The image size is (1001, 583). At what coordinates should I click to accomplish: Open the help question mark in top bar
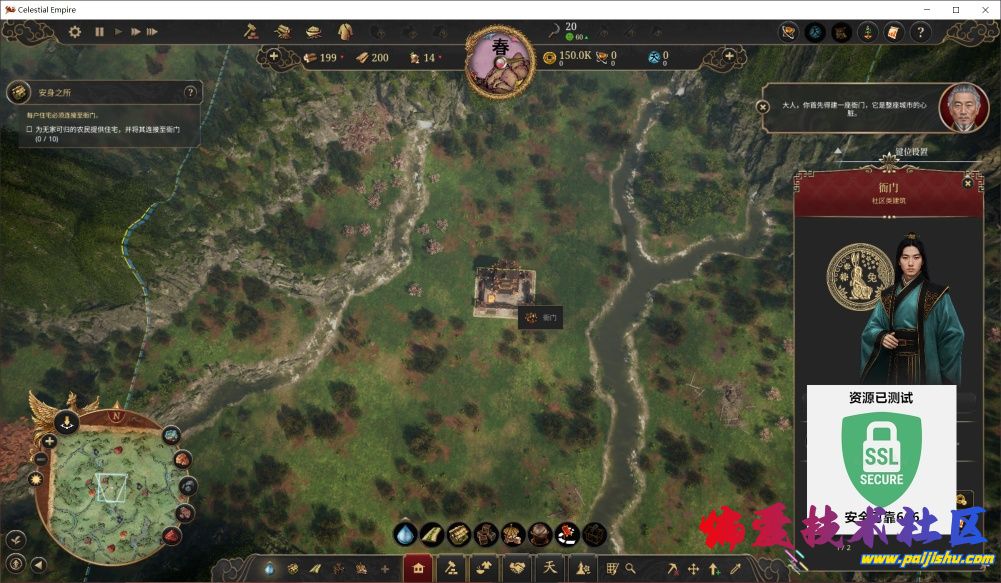919,33
